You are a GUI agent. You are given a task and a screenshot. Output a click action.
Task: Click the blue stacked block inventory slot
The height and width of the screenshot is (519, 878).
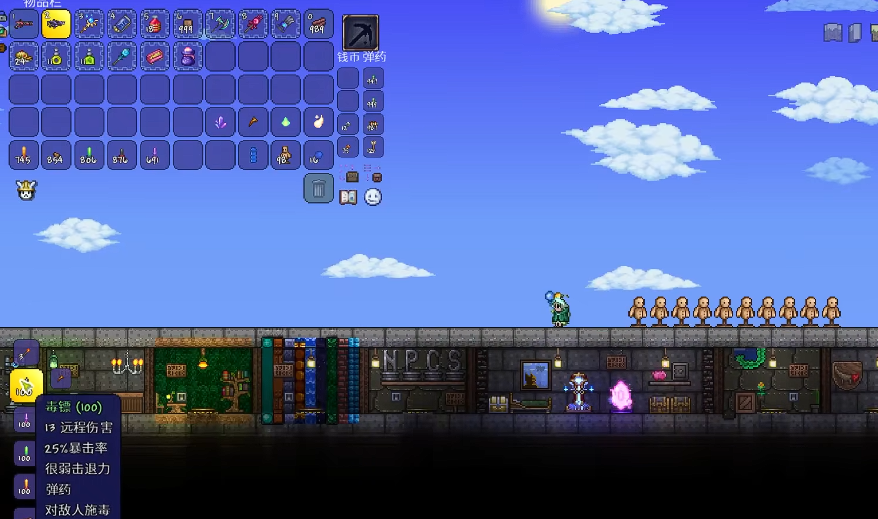(x=252, y=155)
